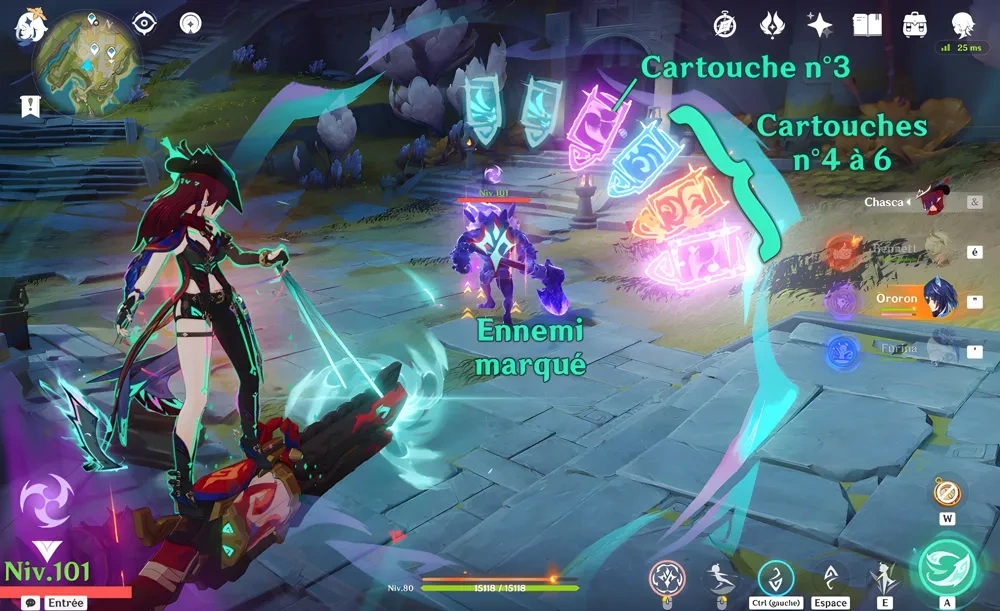Image resolution: width=1000 pixels, height=611 pixels.
Task: Open the chat speech bubble icon
Action: tap(32, 603)
